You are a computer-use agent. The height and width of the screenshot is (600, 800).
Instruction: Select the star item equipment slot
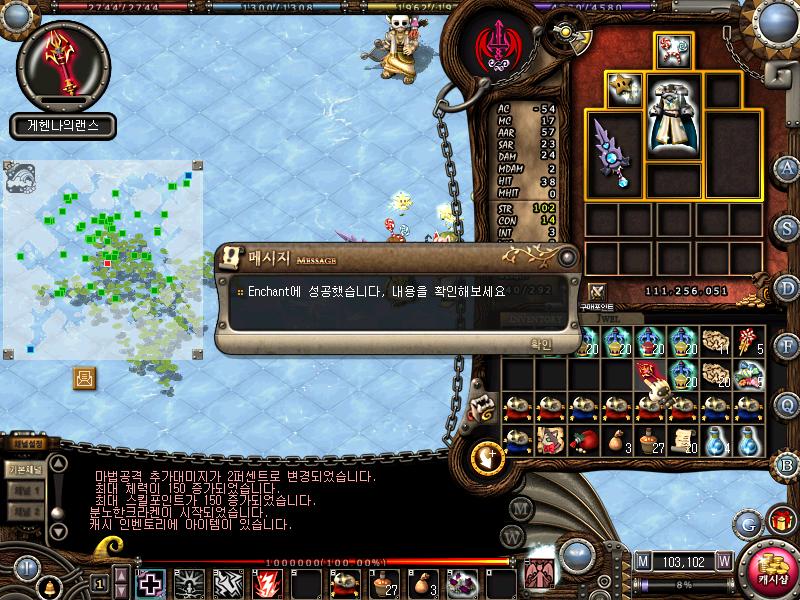624,89
